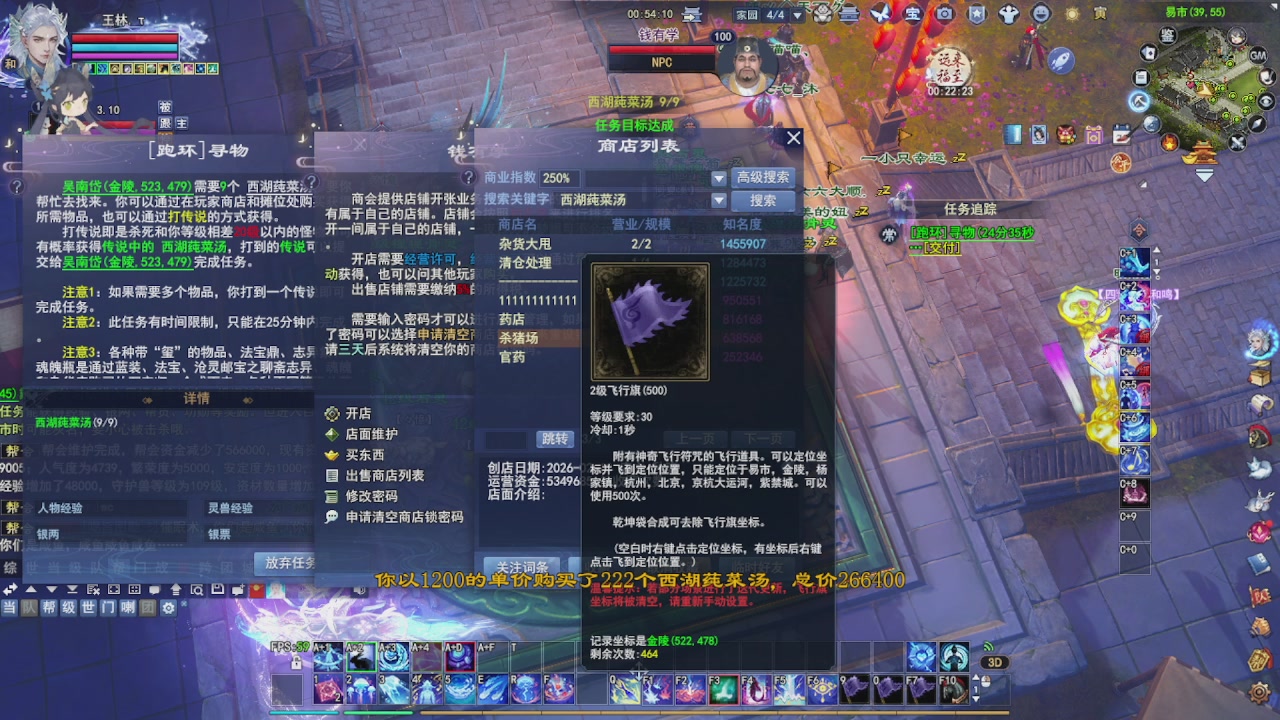Toggle the eye icon on the minimap edge
This screenshot has width=1280, height=720.
(x=1265, y=101)
